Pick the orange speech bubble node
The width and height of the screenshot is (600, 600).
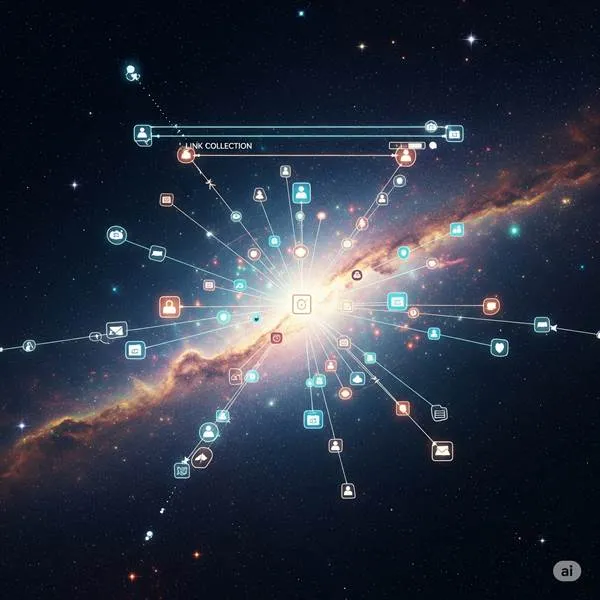pyautogui.click(x=491, y=306)
